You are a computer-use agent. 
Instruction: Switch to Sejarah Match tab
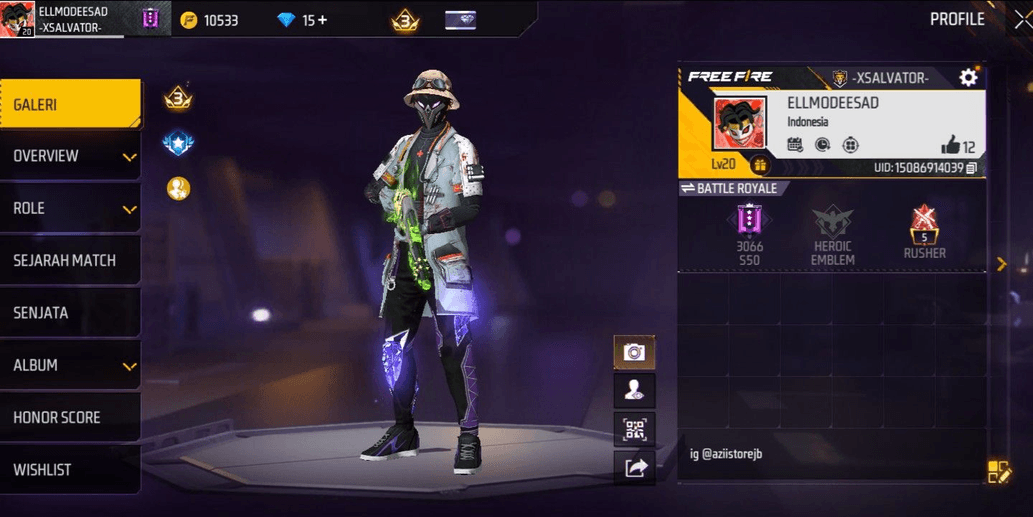[70, 261]
